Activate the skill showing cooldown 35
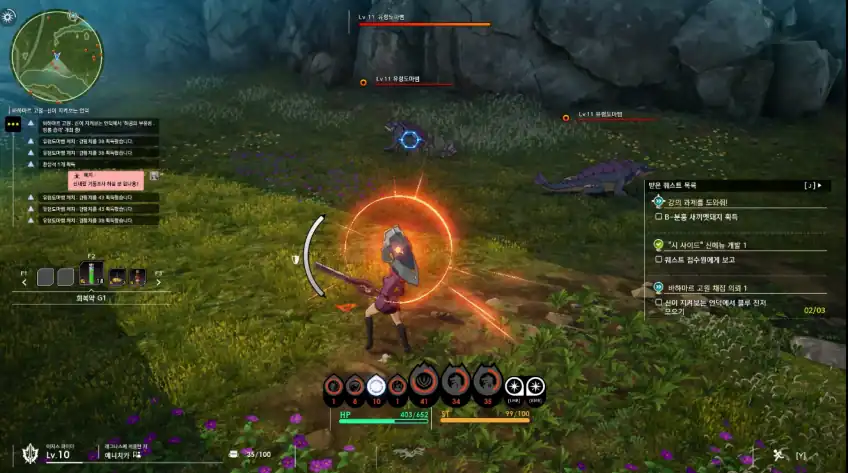The width and height of the screenshot is (848, 473). click(487, 382)
